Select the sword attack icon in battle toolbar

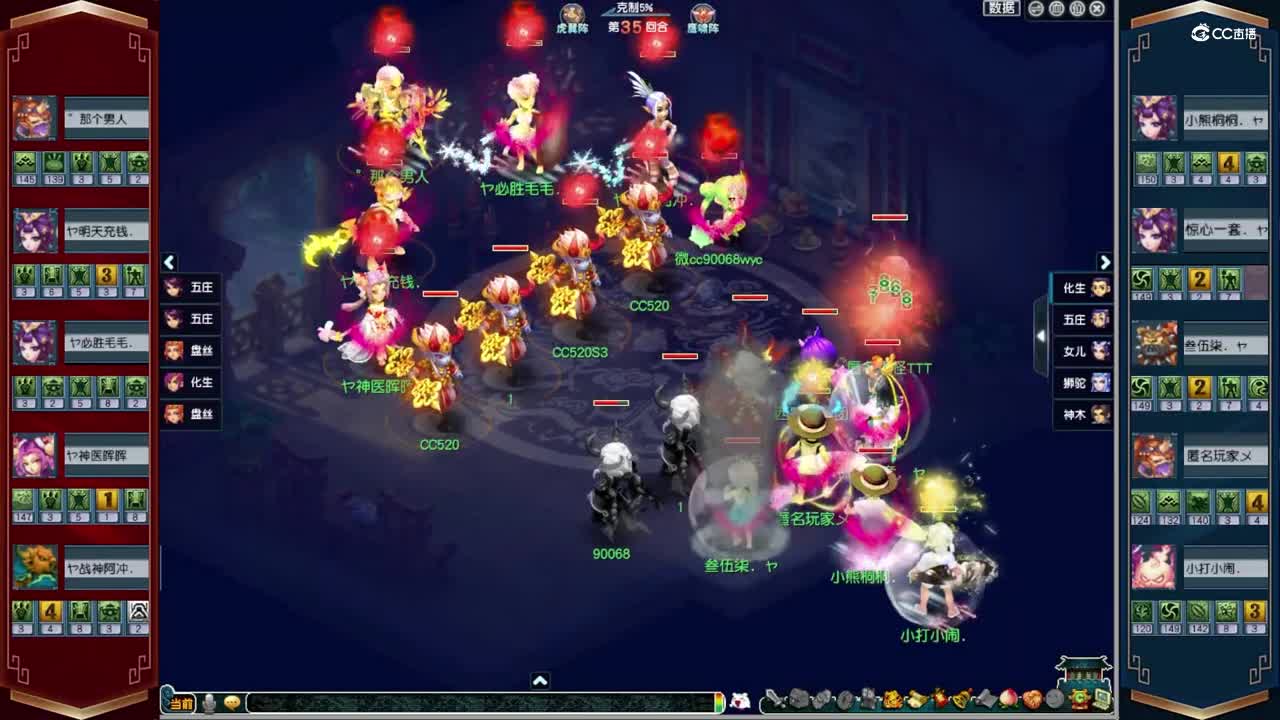pyautogui.click(x=776, y=701)
